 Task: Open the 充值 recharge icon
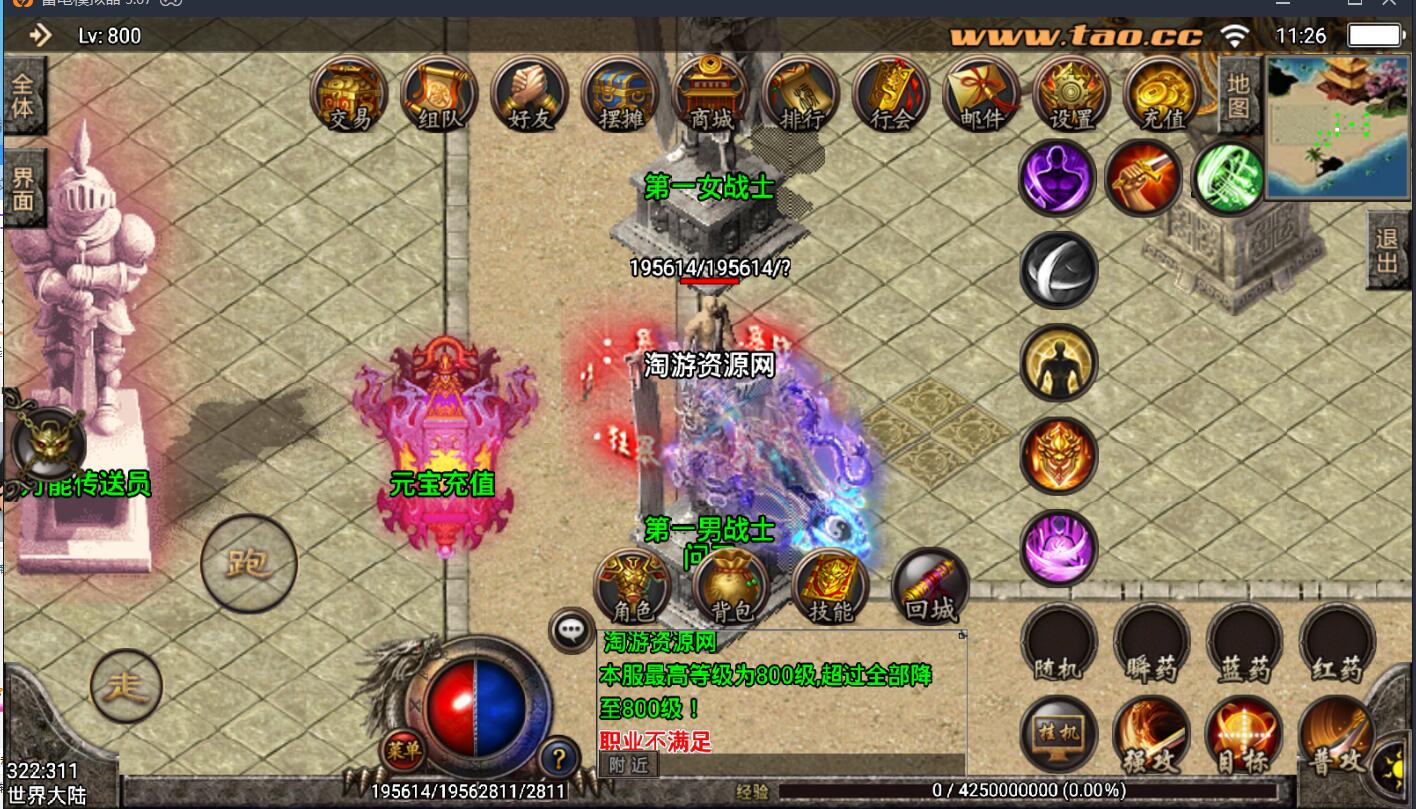coord(1162,93)
